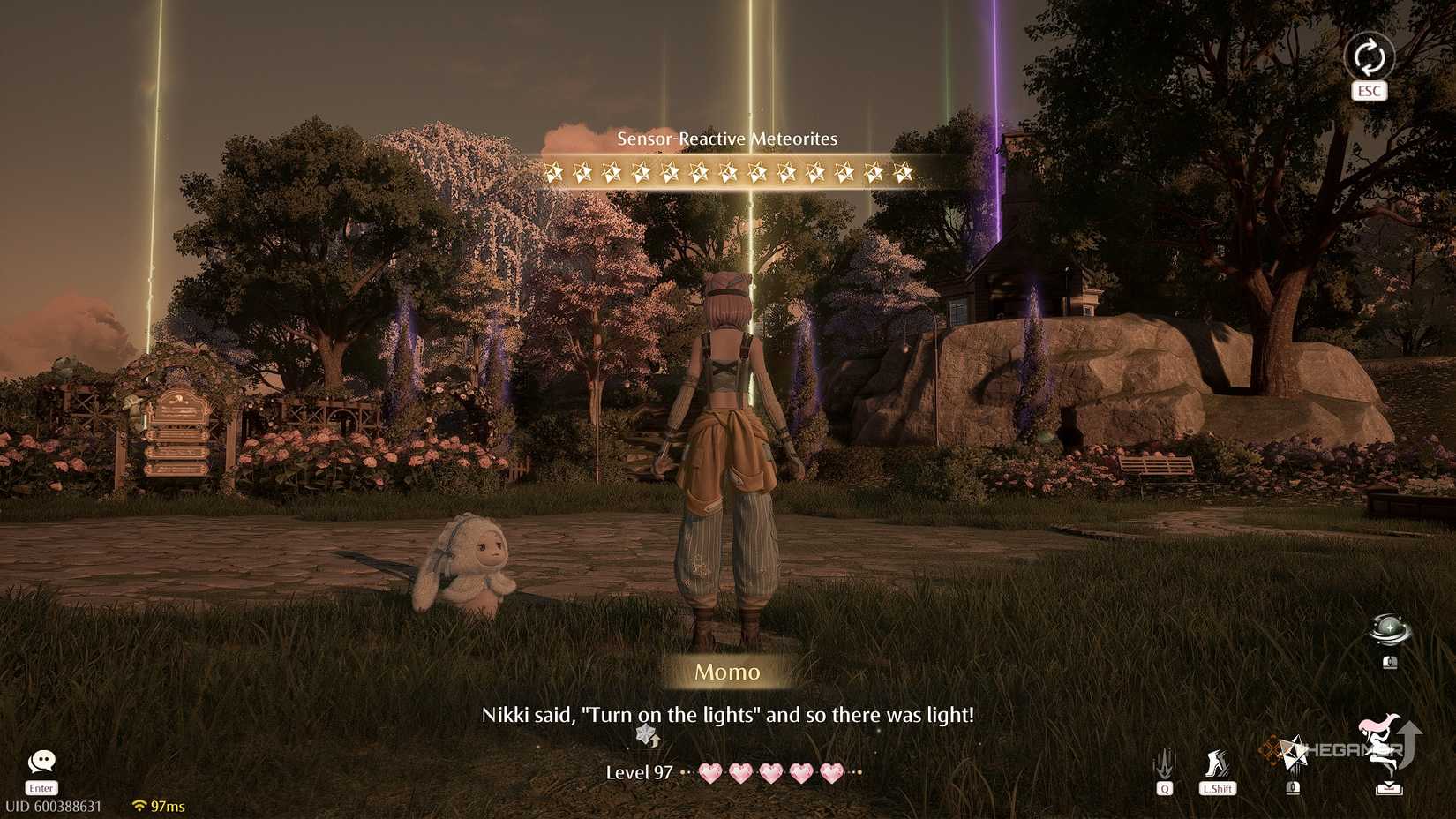Click the rightmost star on the meteorite progress bar
The width and height of the screenshot is (1456, 819).
[x=903, y=170]
